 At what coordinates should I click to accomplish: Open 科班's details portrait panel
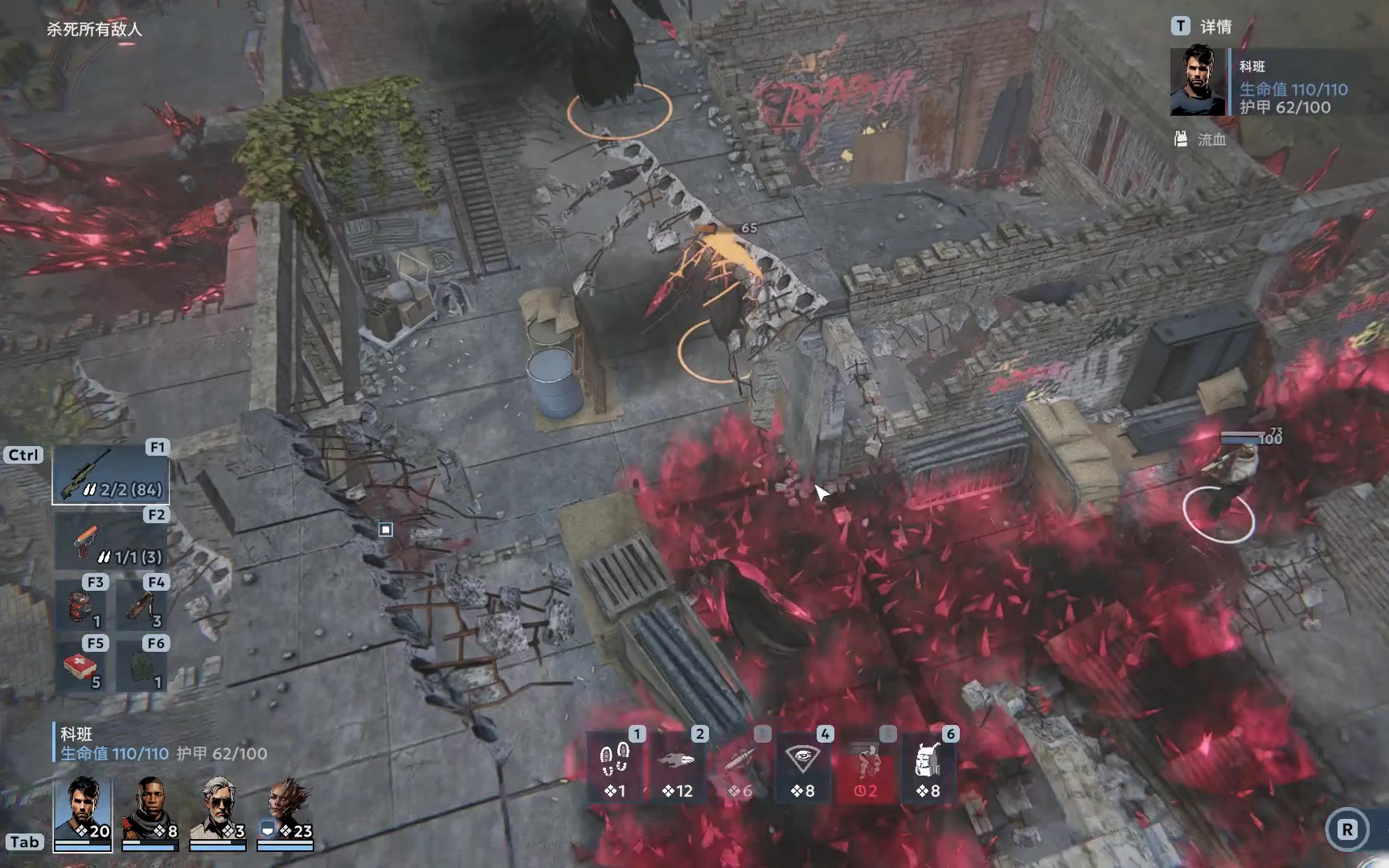click(x=1198, y=81)
